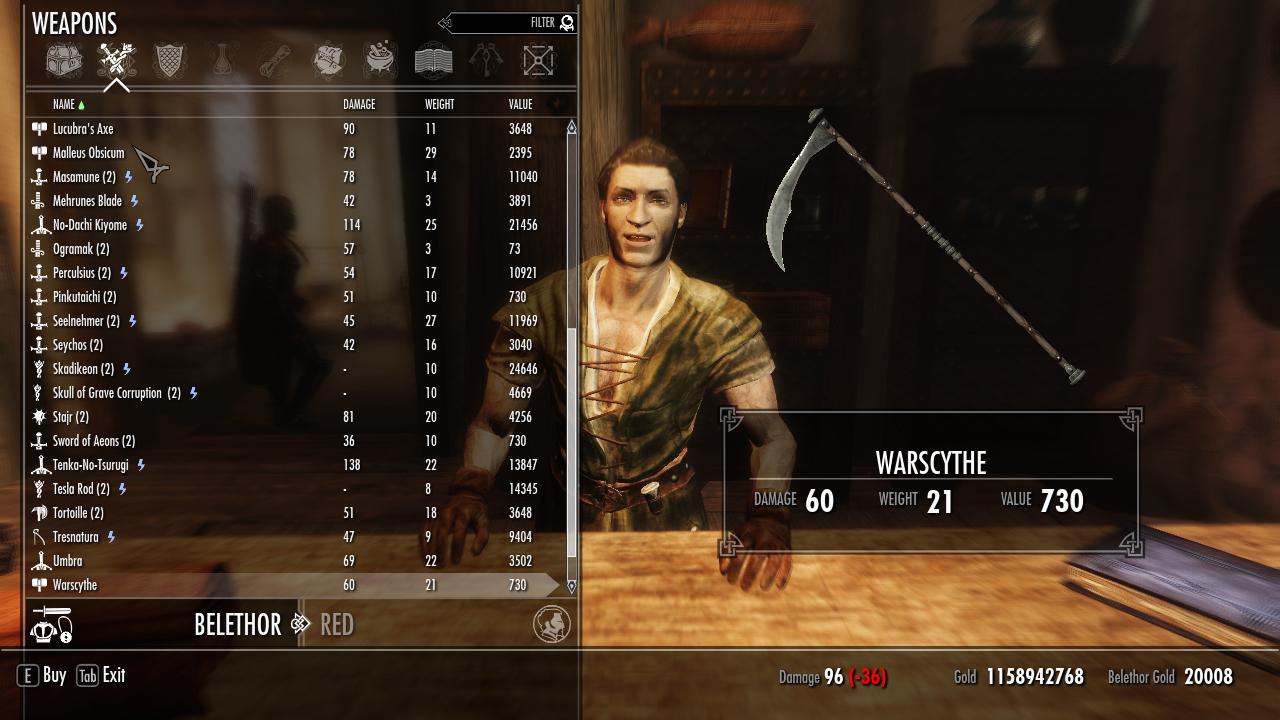Open the potions flask category
The height and width of the screenshot is (720, 1280).
[222, 61]
